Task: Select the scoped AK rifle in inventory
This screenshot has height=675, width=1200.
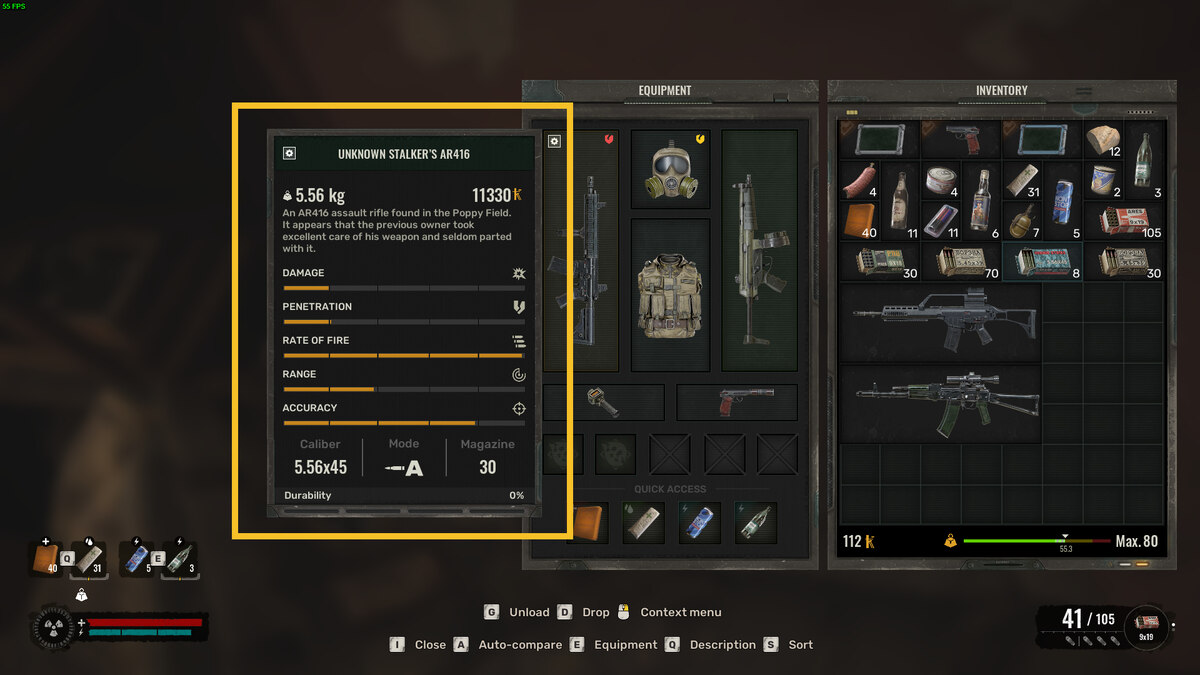Action: (939, 403)
